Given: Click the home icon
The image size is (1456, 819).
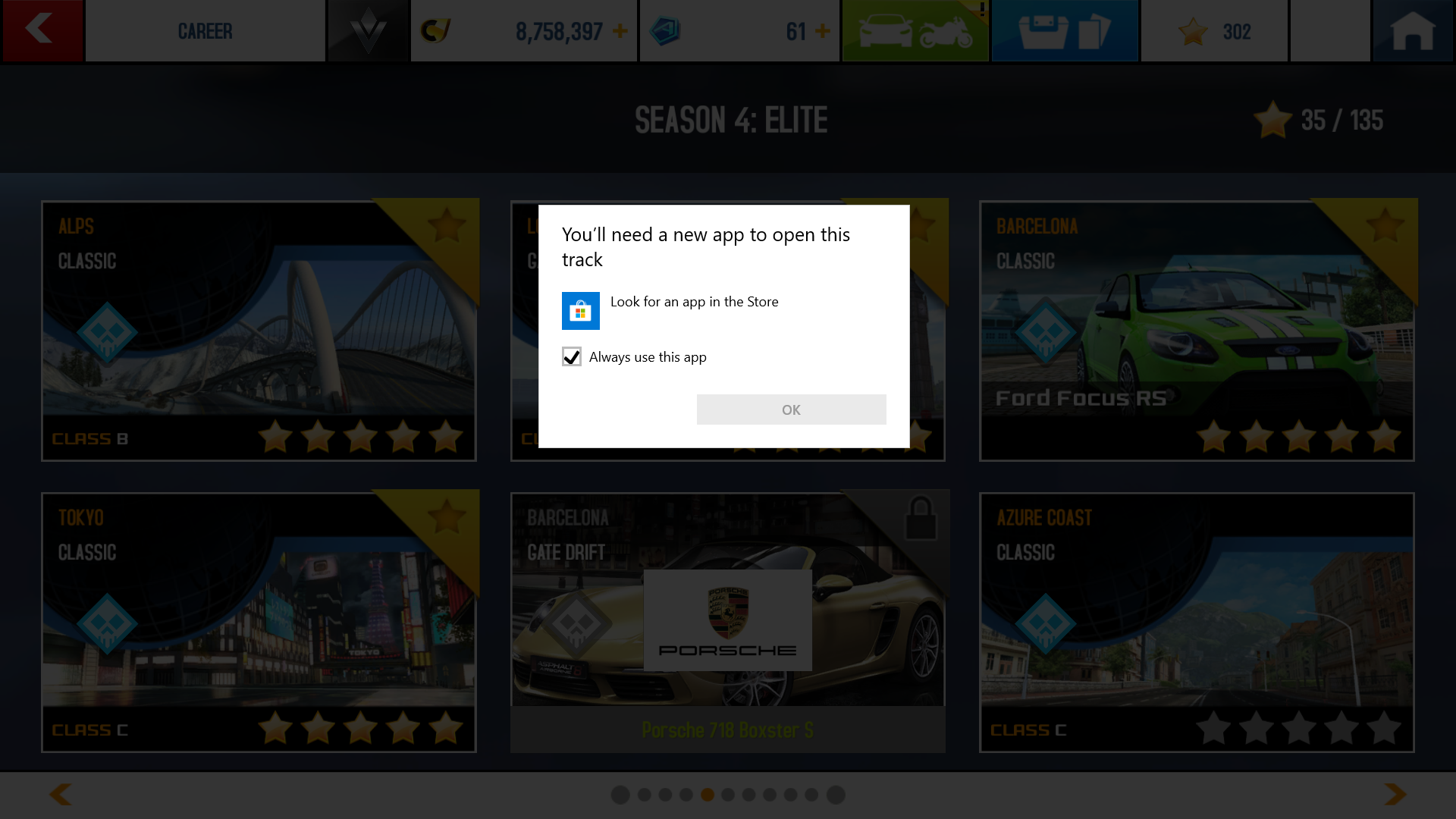Looking at the screenshot, I should pyautogui.click(x=1415, y=30).
